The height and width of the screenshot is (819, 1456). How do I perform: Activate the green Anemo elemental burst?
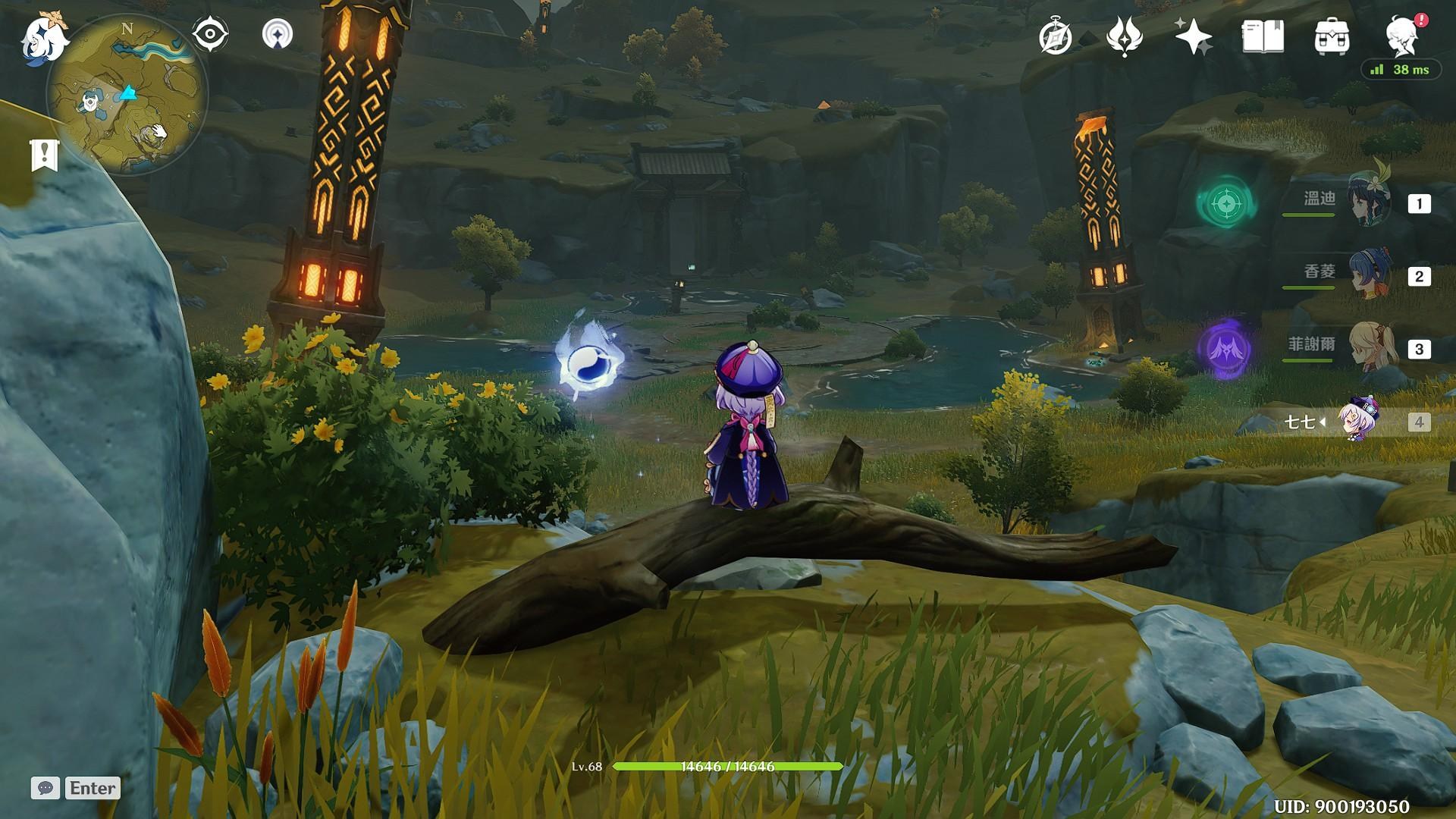[1224, 202]
